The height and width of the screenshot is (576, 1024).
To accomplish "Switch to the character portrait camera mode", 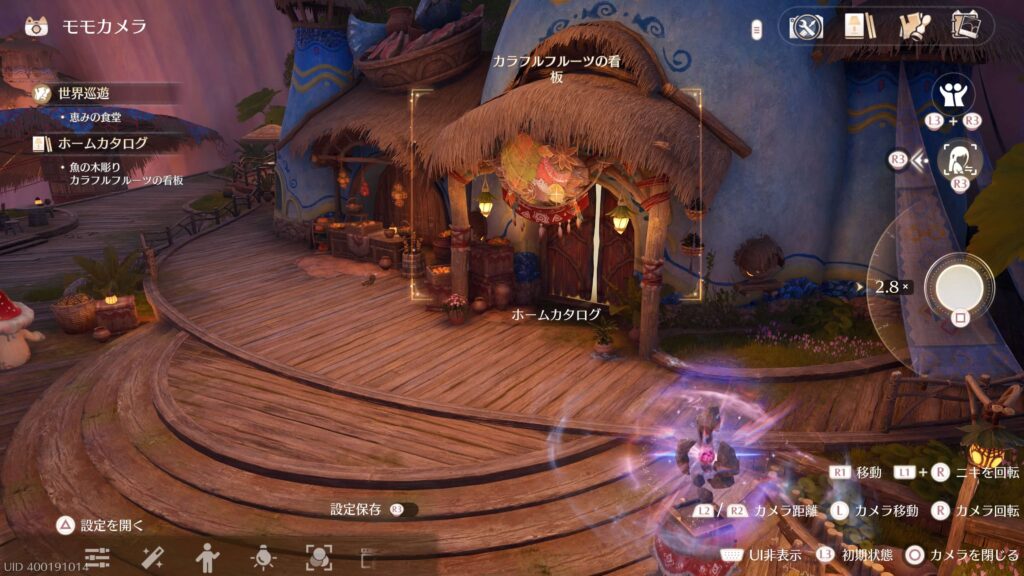I will (x=959, y=158).
